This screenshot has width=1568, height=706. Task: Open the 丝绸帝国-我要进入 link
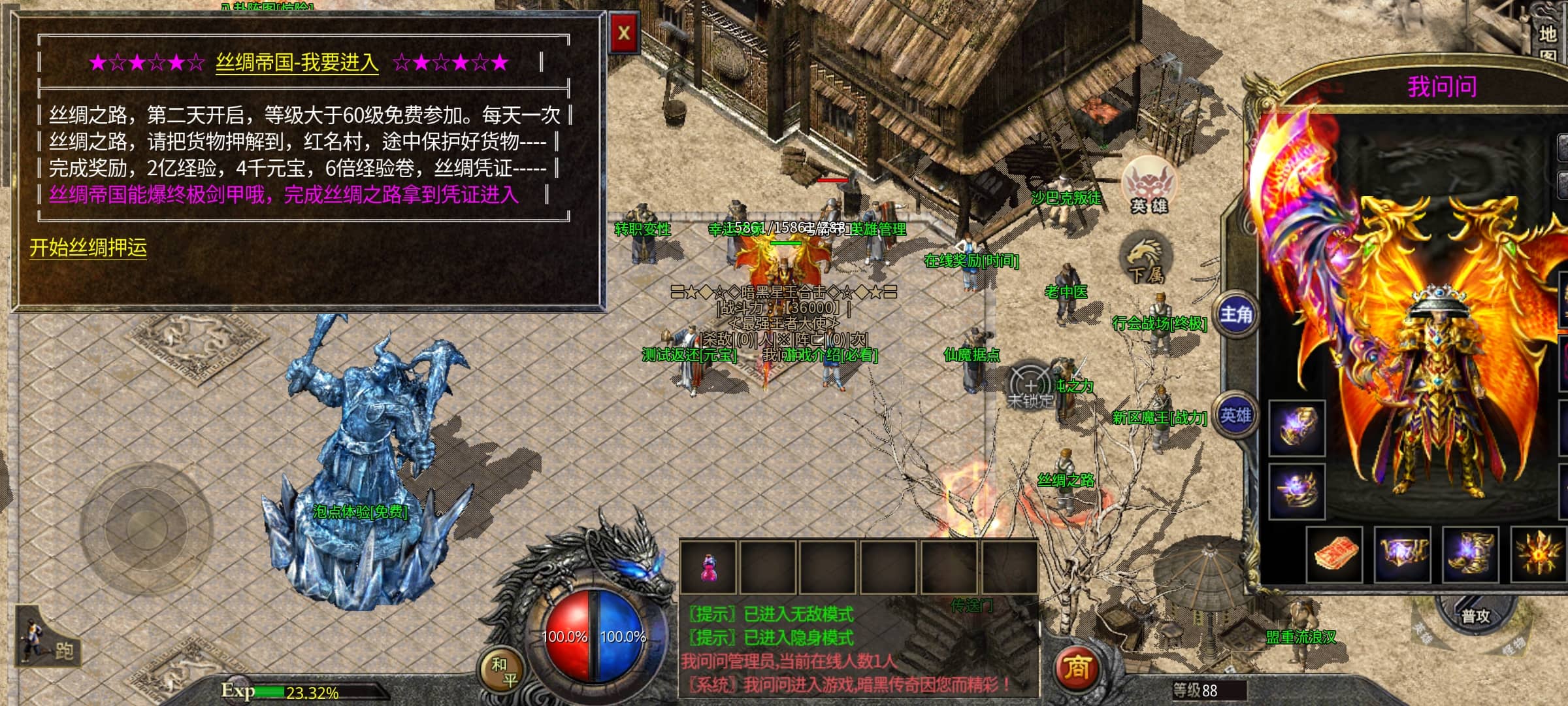(x=297, y=63)
